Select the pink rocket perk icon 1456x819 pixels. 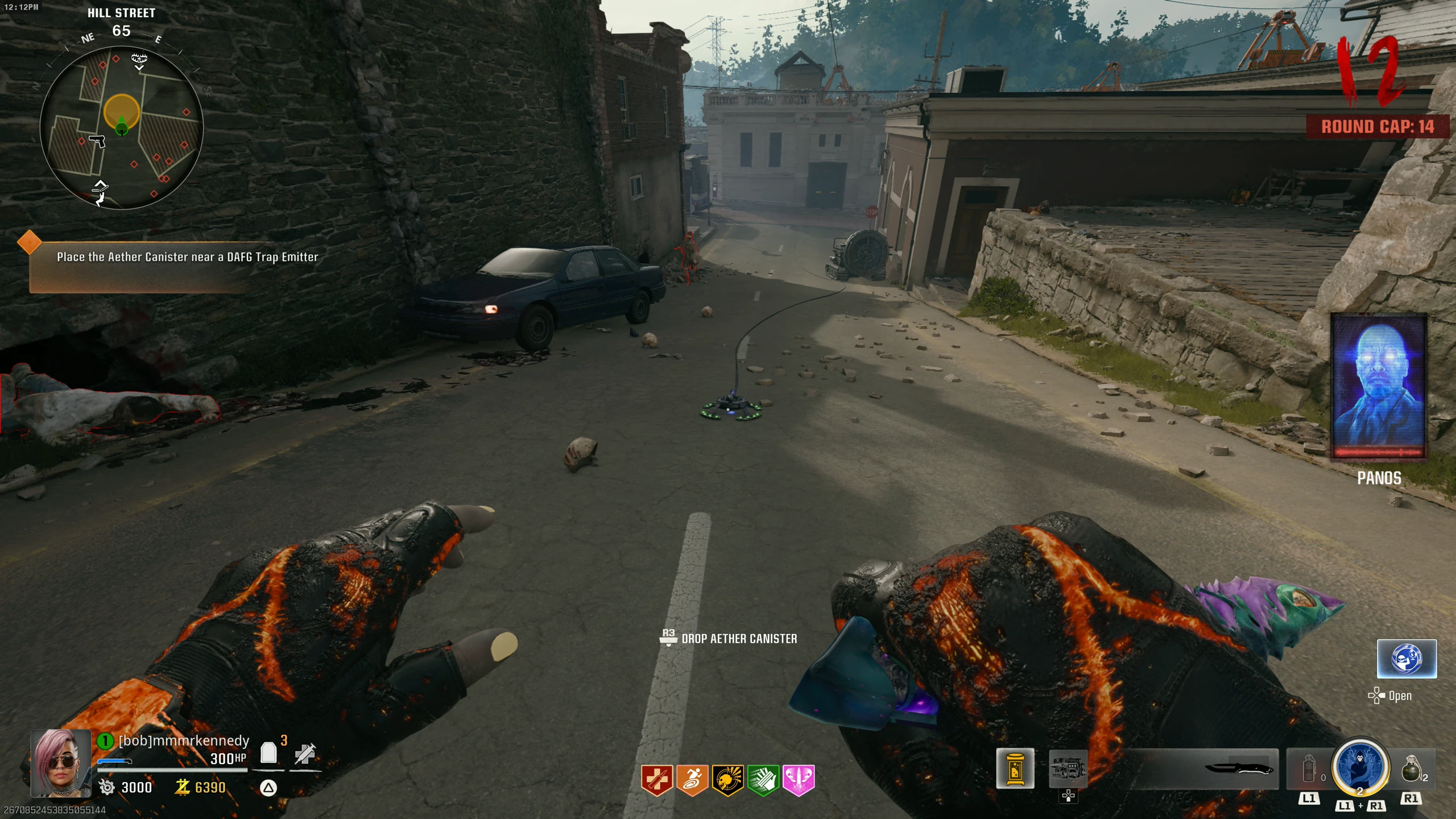(799, 780)
